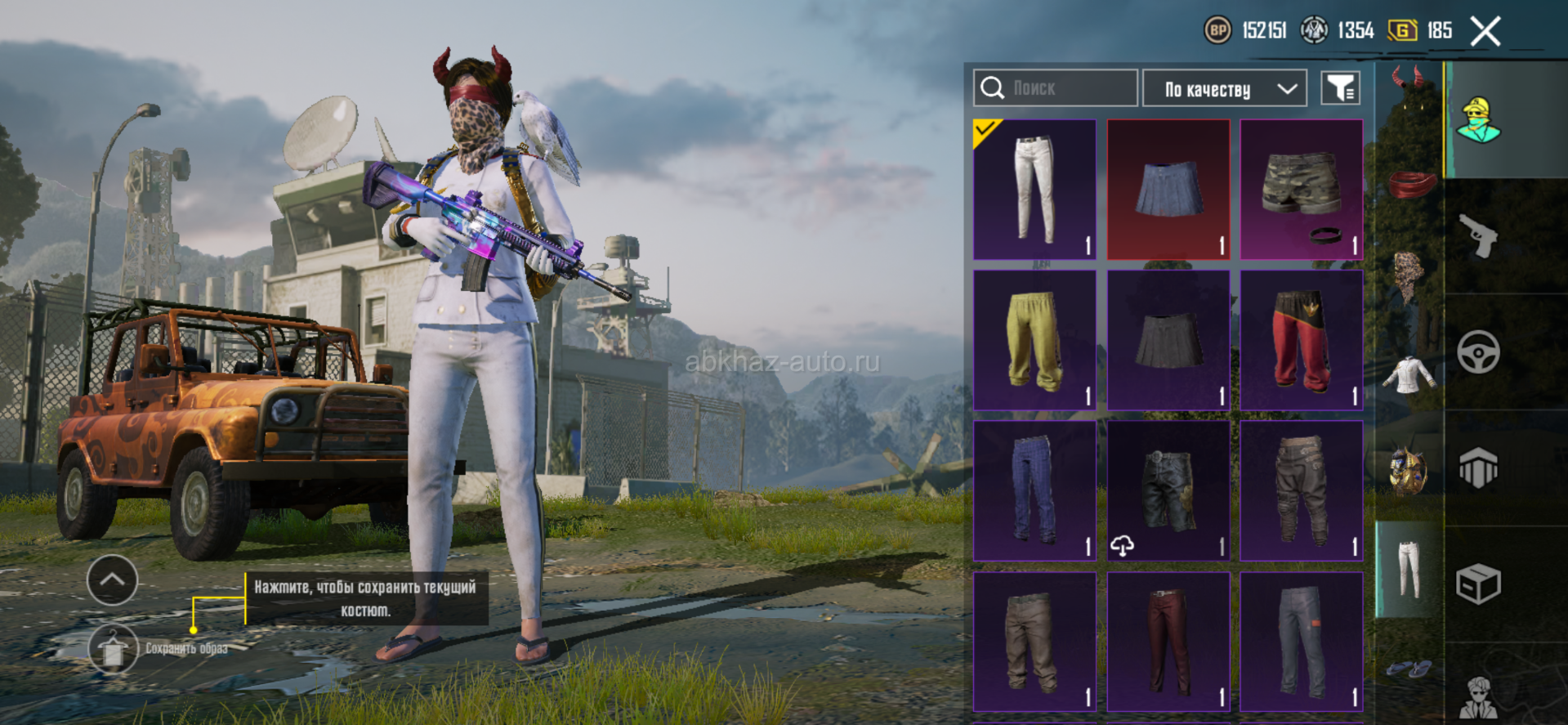This screenshot has width=1568, height=725.
Task: Select the white pants item
Action: 1034,190
